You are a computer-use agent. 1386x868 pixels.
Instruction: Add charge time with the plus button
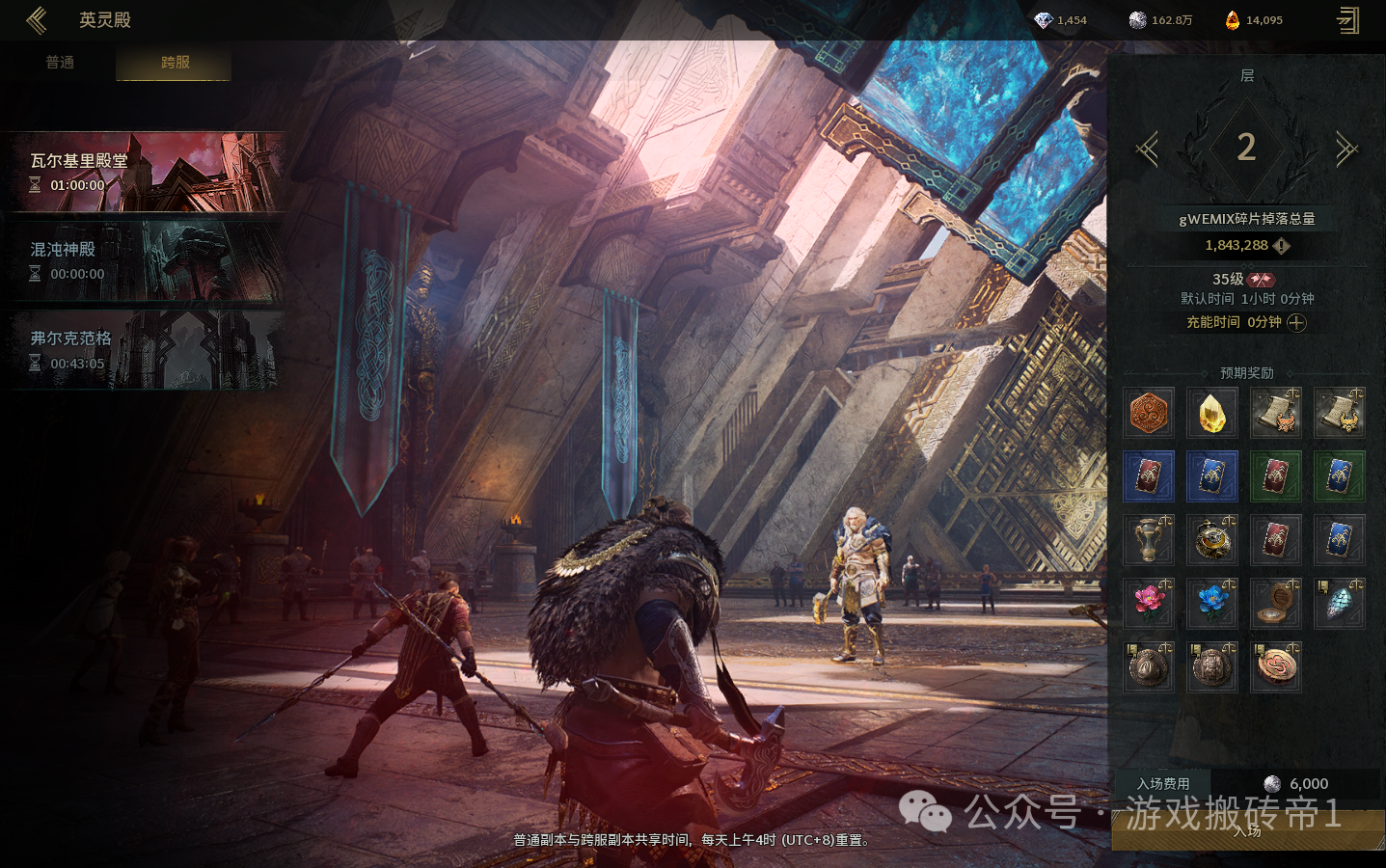click(x=1297, y=323)
